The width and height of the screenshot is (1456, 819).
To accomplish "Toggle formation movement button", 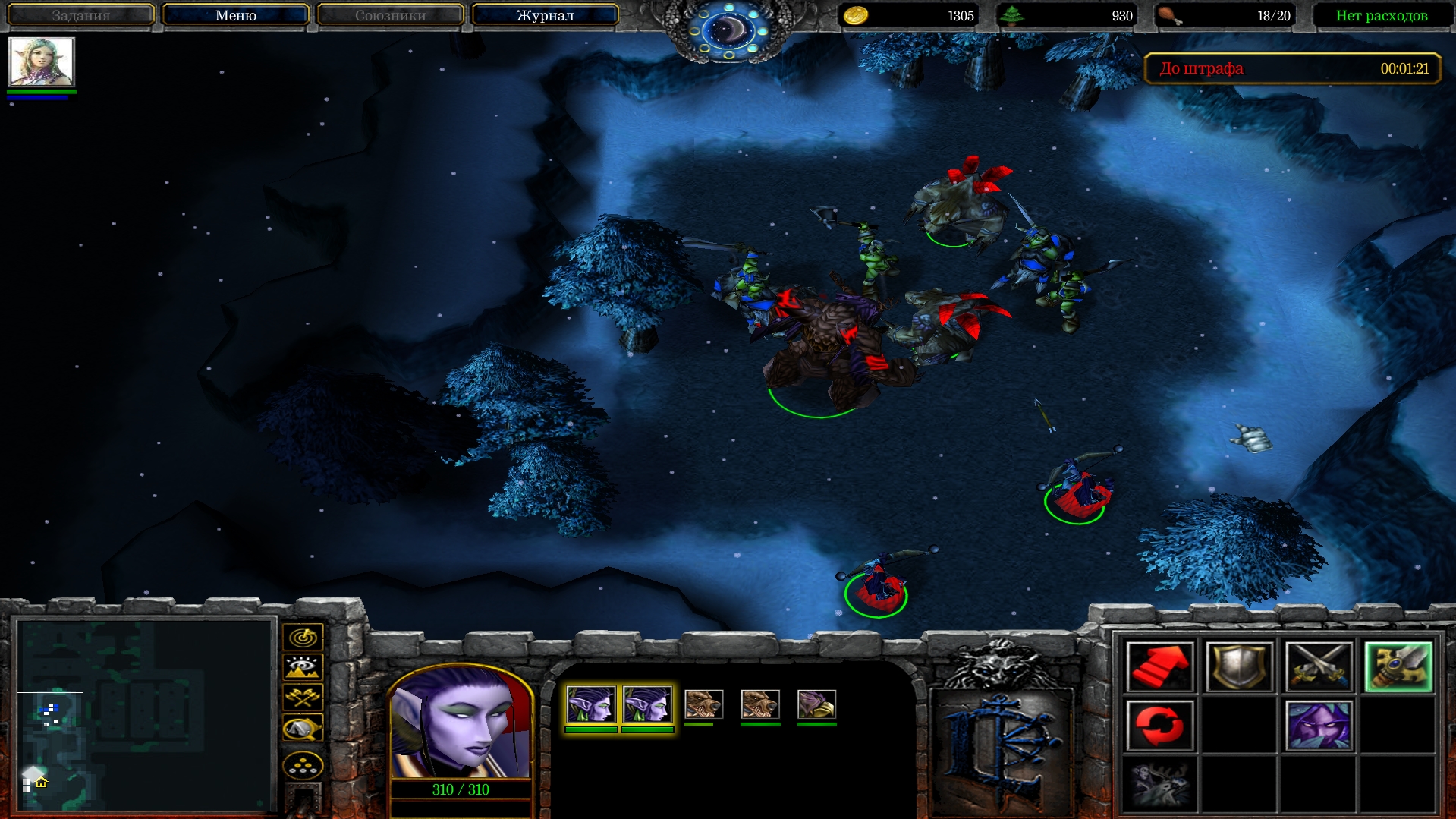I will pos(303,765).
